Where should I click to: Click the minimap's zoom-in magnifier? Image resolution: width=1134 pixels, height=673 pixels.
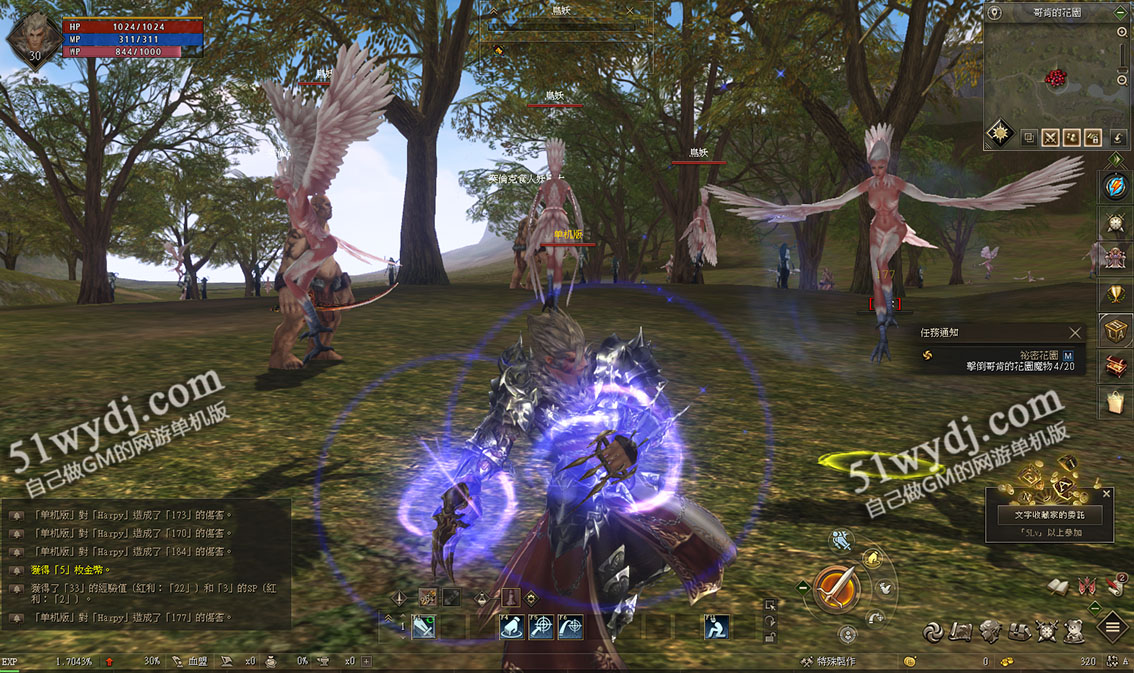tap(1123, 33)
